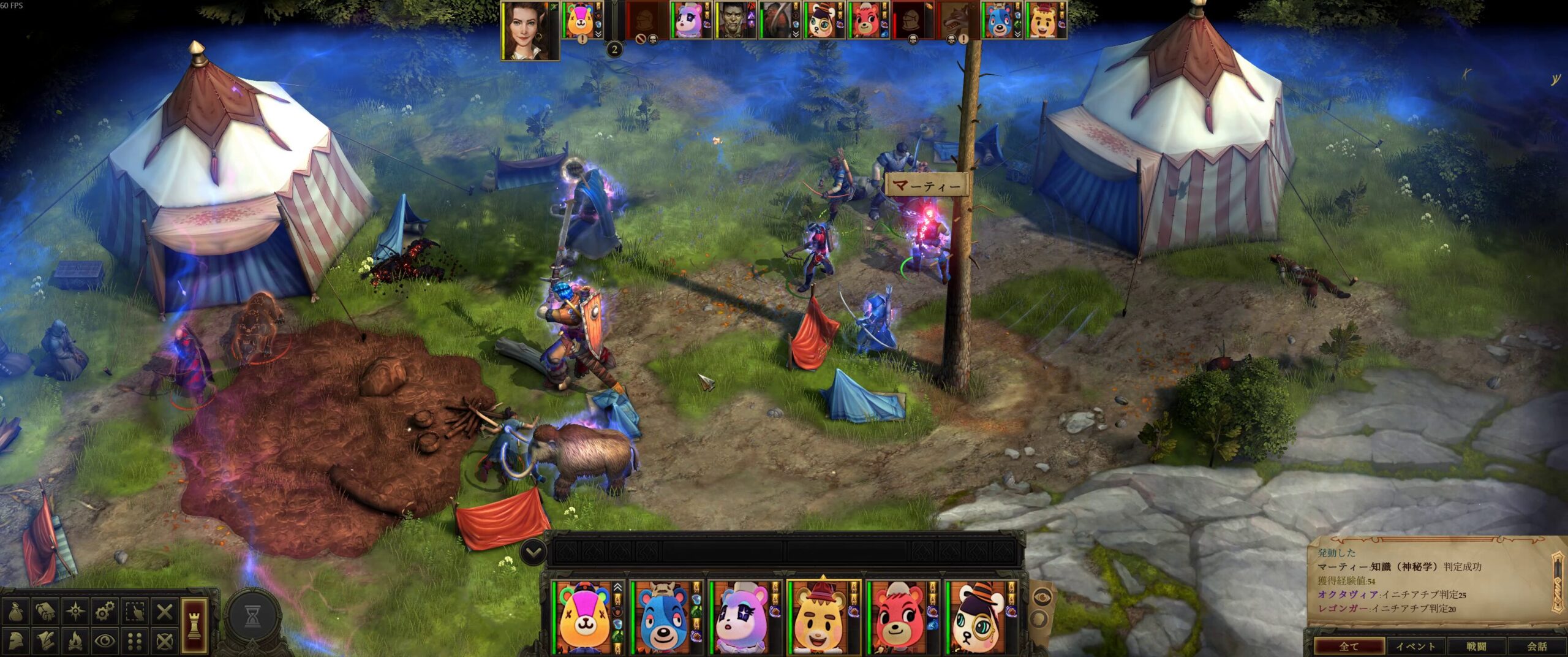Screen dimensions: 1568x657
Task: Open the map via compass star icon
Action: point(75,611)
